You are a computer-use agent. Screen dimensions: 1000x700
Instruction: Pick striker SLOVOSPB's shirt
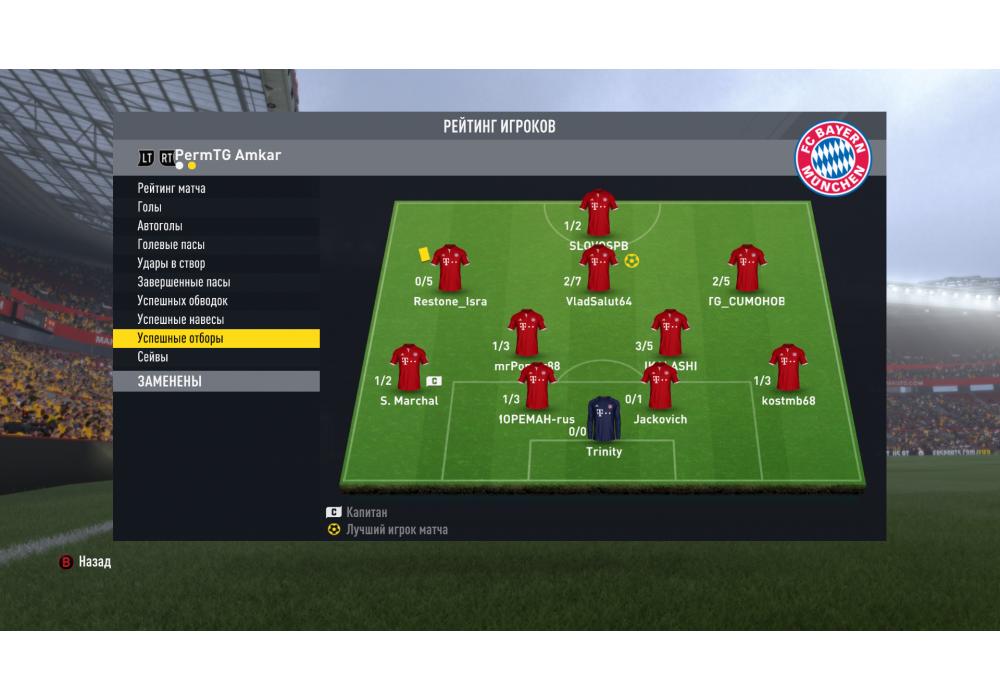click(x=598, y=211)
